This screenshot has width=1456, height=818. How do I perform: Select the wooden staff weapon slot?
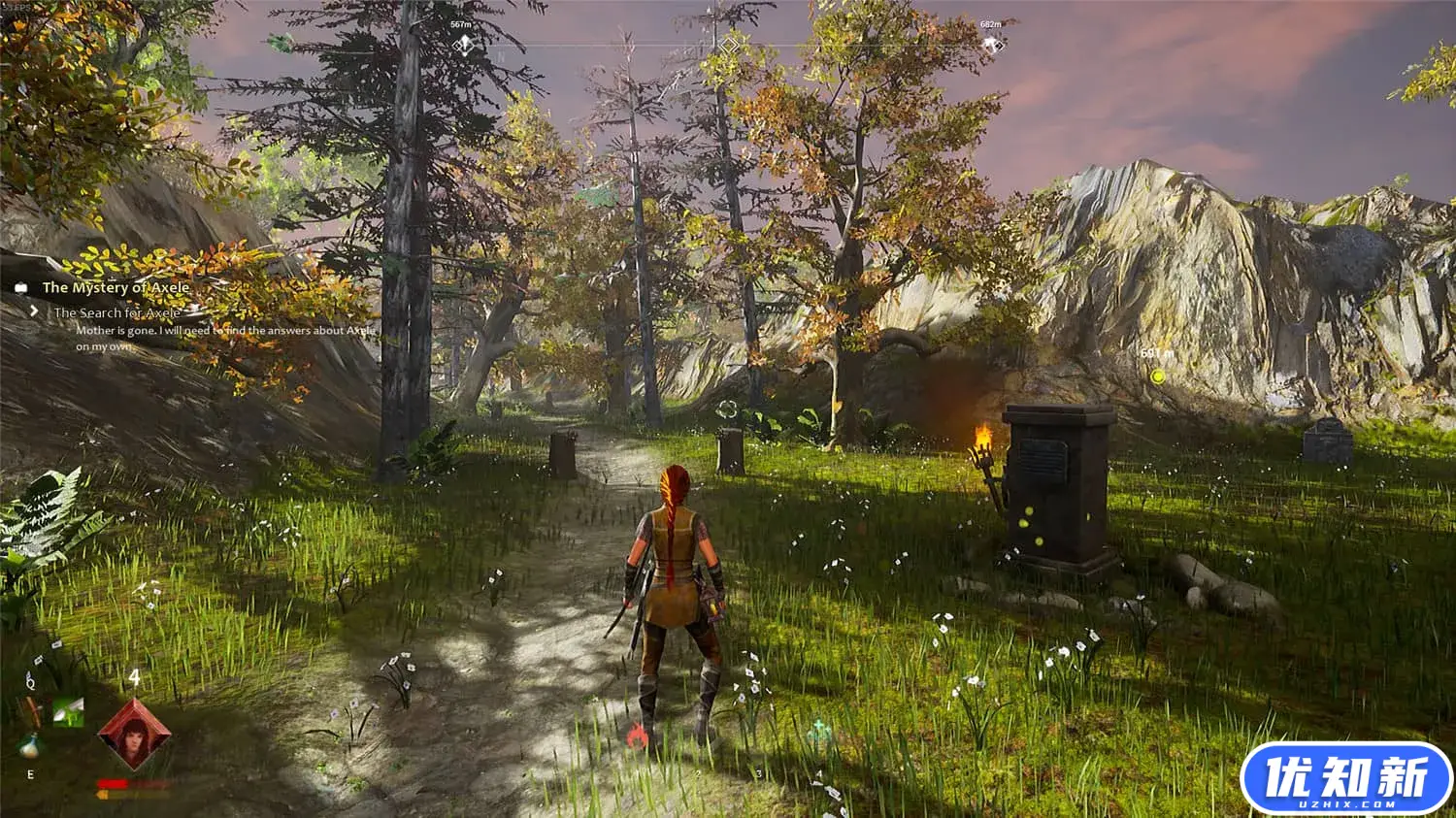coord(32,711)
